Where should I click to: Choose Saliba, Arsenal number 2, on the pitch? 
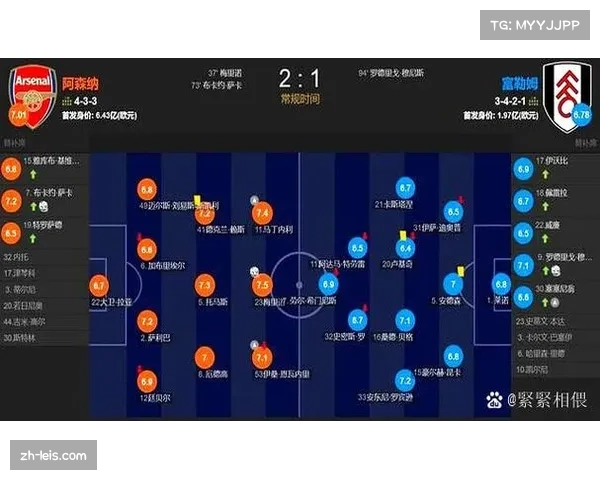click(x=147, y=321)
